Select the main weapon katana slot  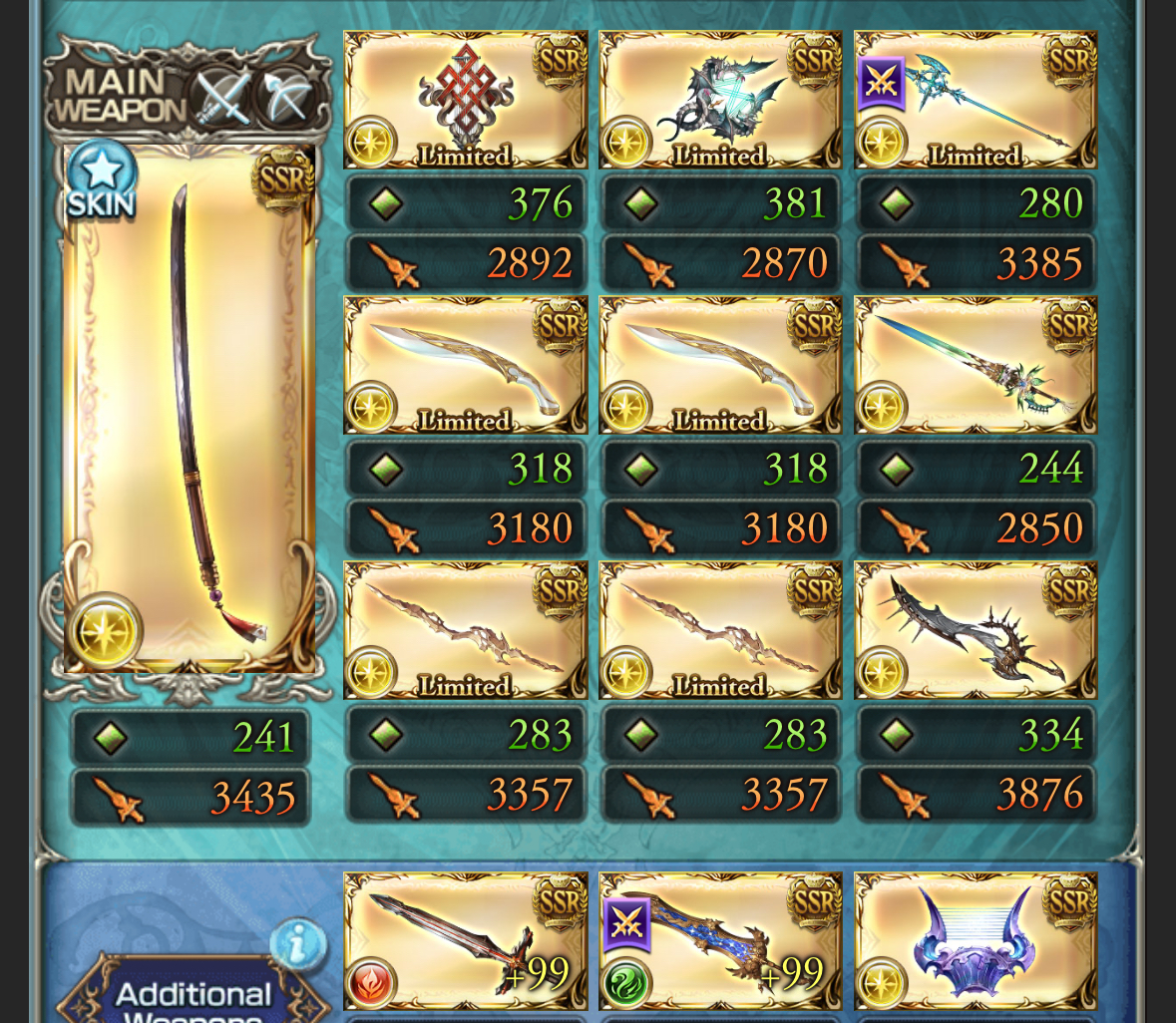click(x=190, y=409)
